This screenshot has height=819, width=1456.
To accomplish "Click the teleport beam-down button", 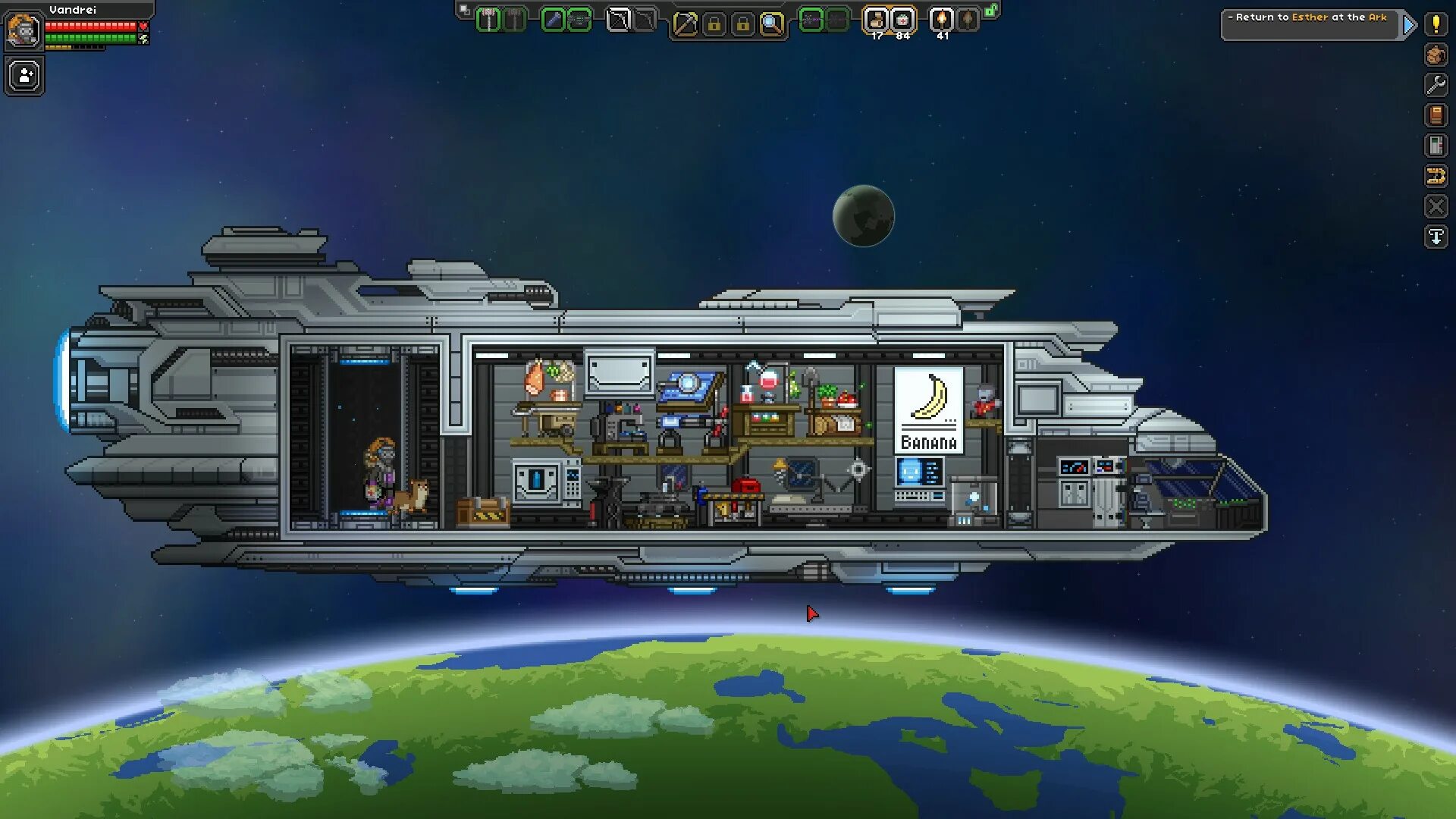I will [x=1436, y=237].
